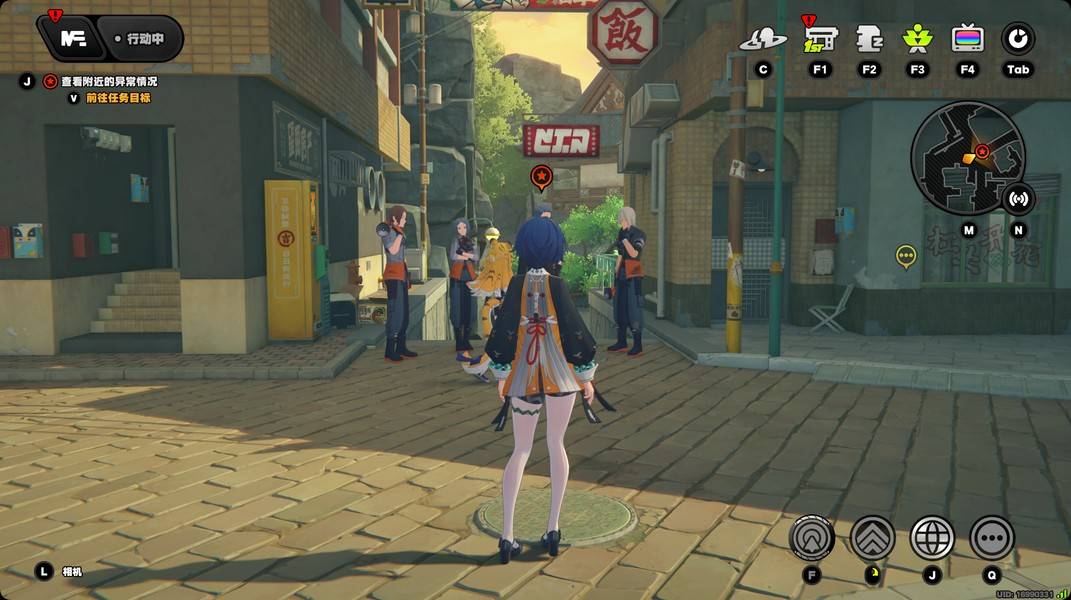Viewport: 1071px width, 600px height.
Task: Activate the triple chevron button
Action: coord(872,538)
